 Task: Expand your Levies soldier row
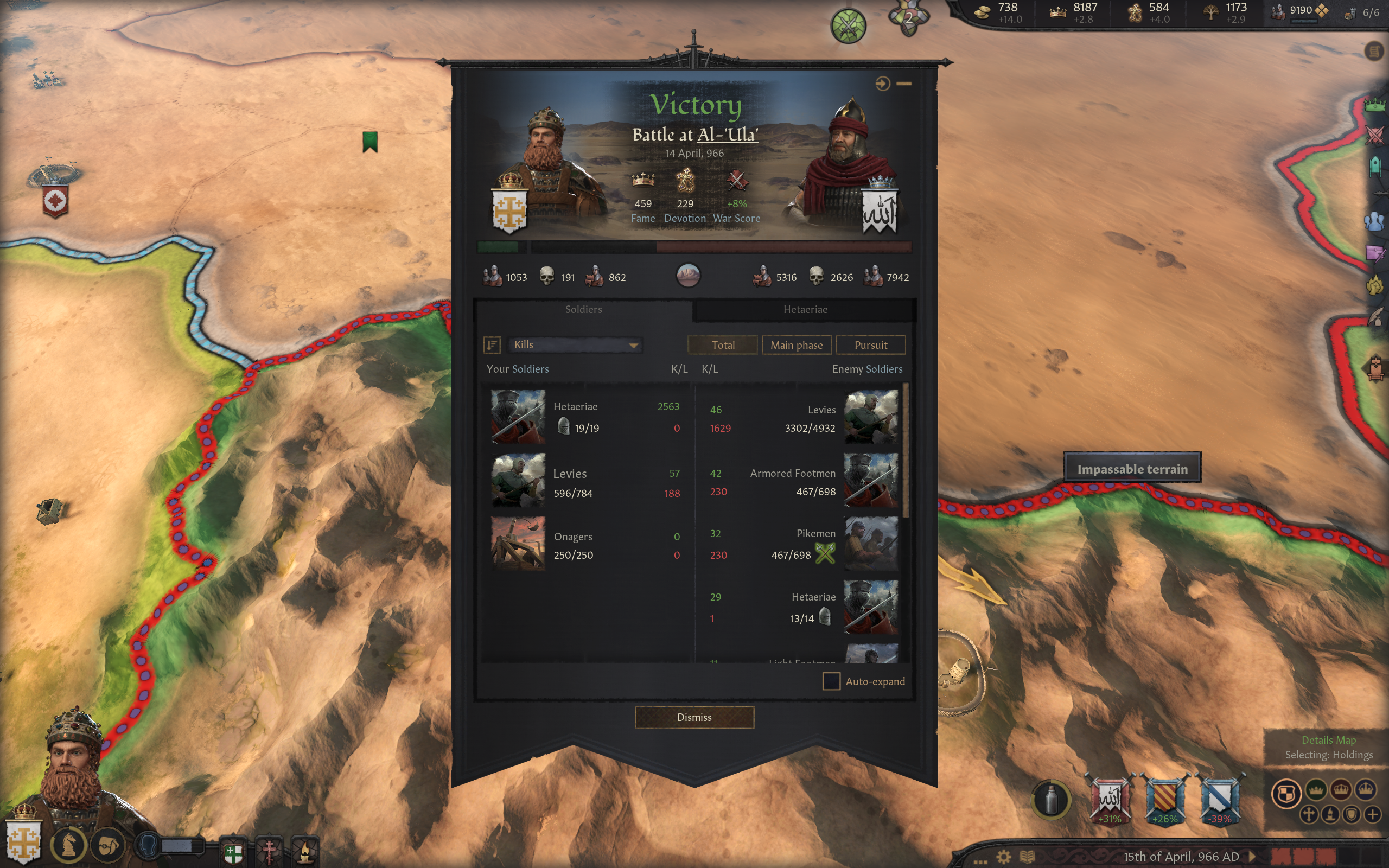point(585,482)
